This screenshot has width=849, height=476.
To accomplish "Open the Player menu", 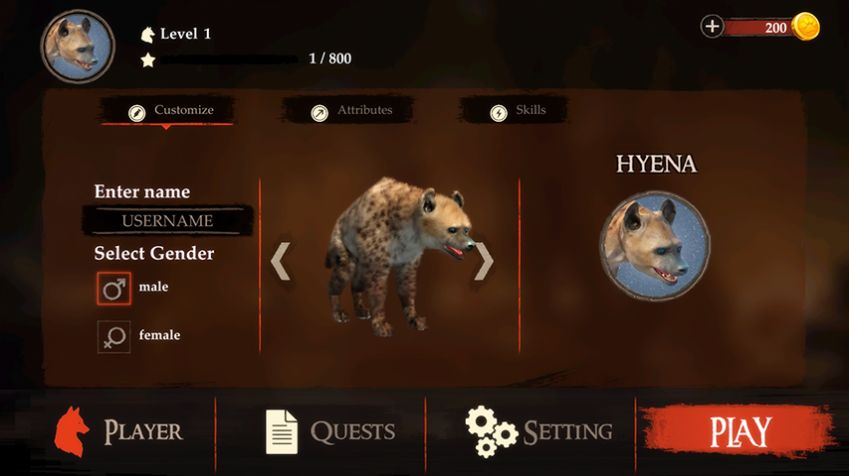I will [118, 431].
